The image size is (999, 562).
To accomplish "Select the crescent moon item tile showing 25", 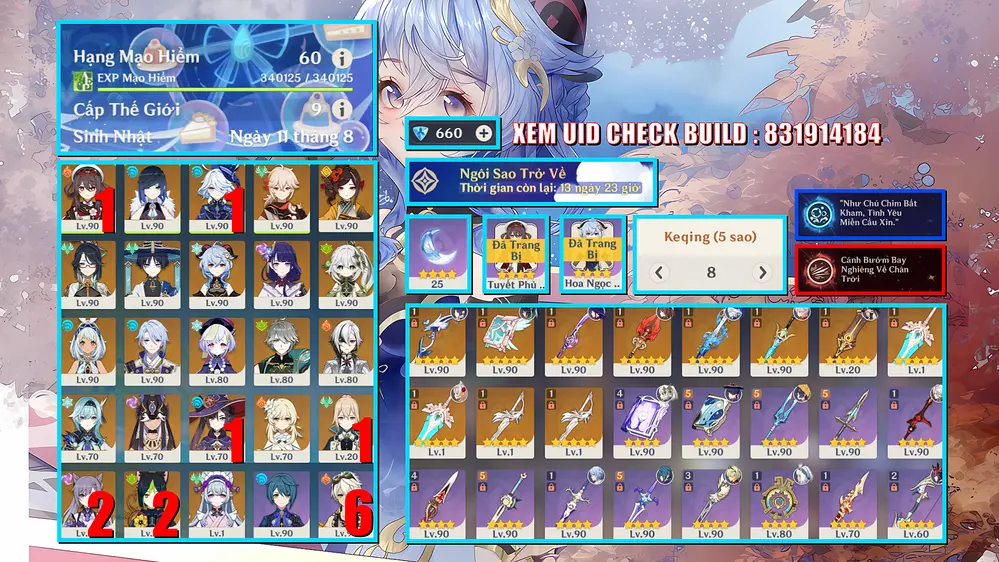I will click(x=436, y=254).
